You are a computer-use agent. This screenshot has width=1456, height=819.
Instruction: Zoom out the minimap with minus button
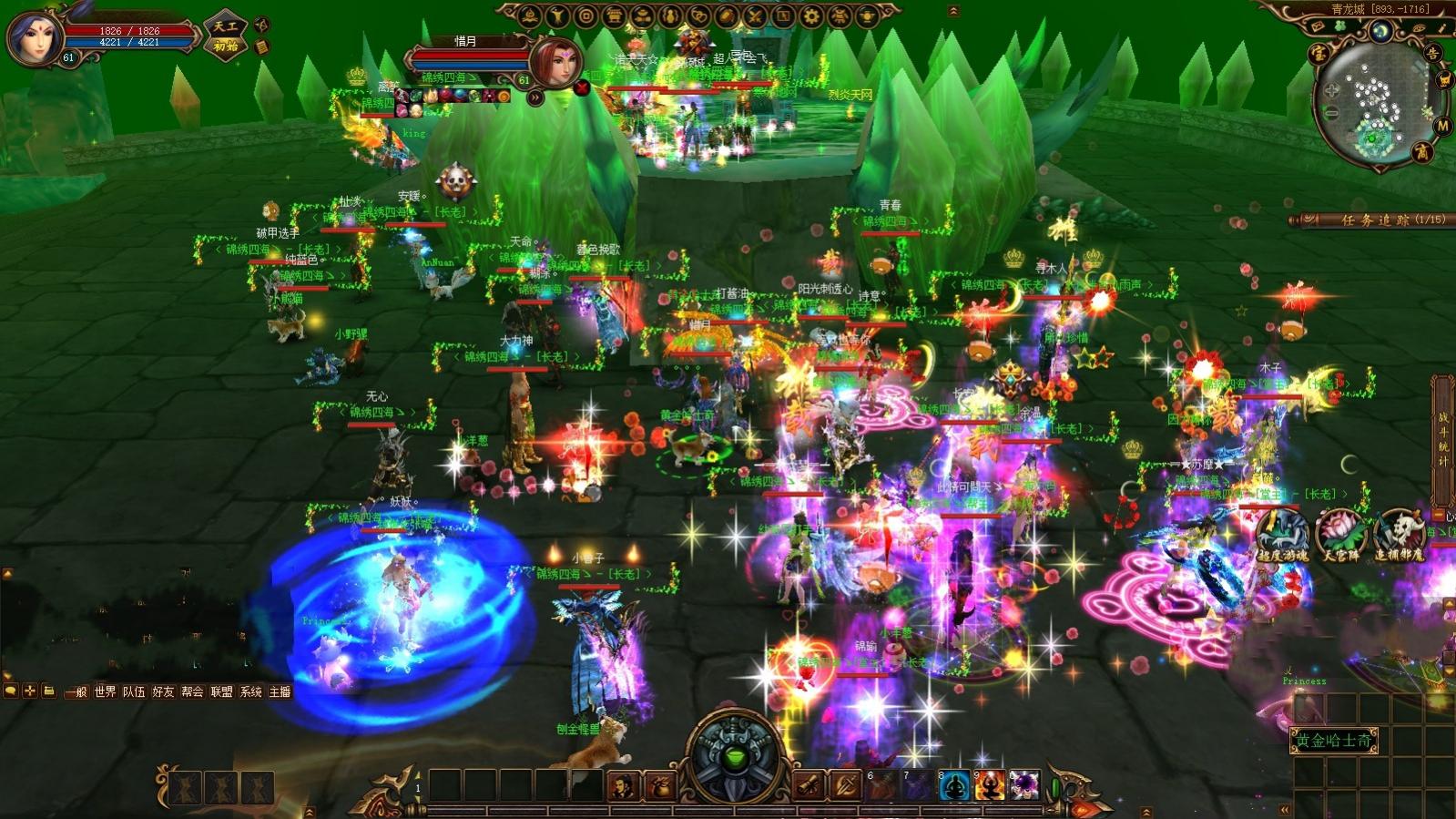(1332, 113)
